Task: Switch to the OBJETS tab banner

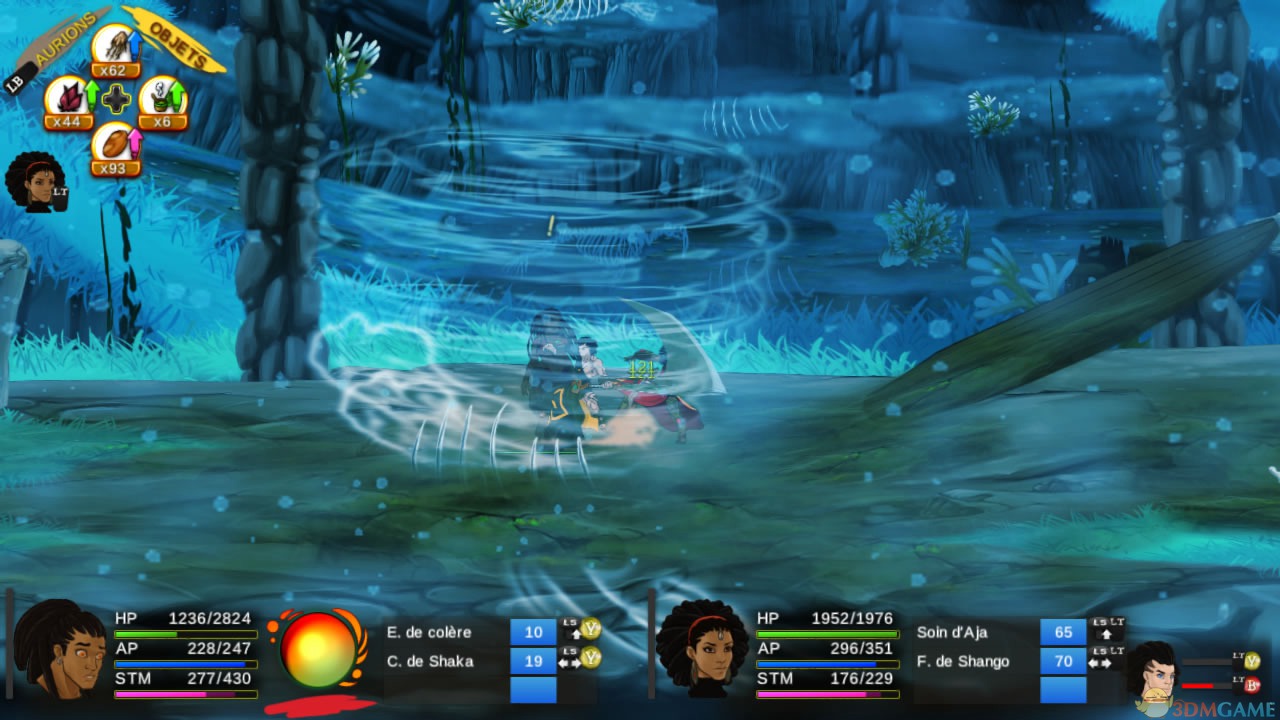Action: pyautogui.click(x=177, y=43)
